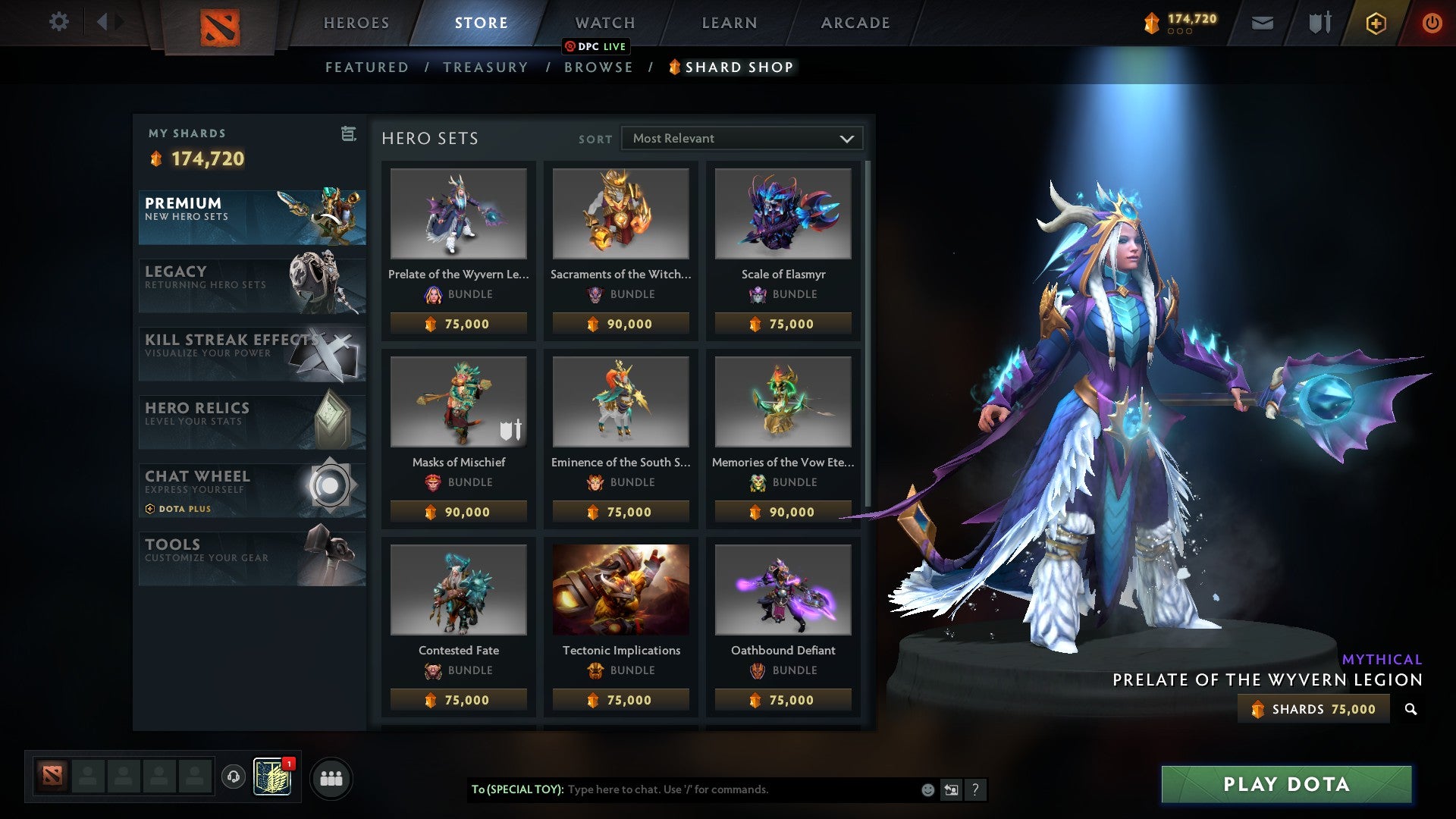Viewport: 1456px width, 819px height.
Task: Click the power button to exit Dota
Action: [x=1432, y=22]
